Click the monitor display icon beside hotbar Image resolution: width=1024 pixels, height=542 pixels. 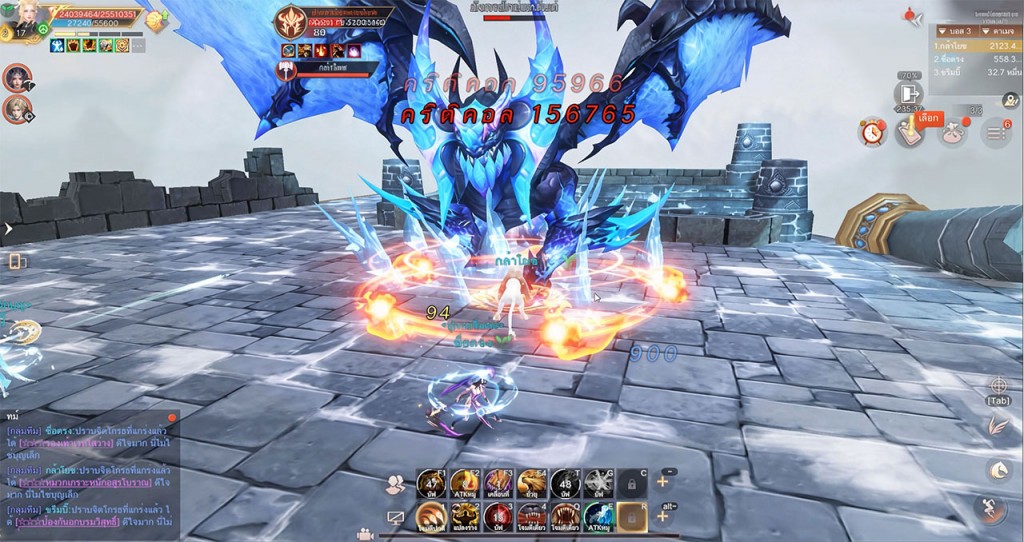395,518
